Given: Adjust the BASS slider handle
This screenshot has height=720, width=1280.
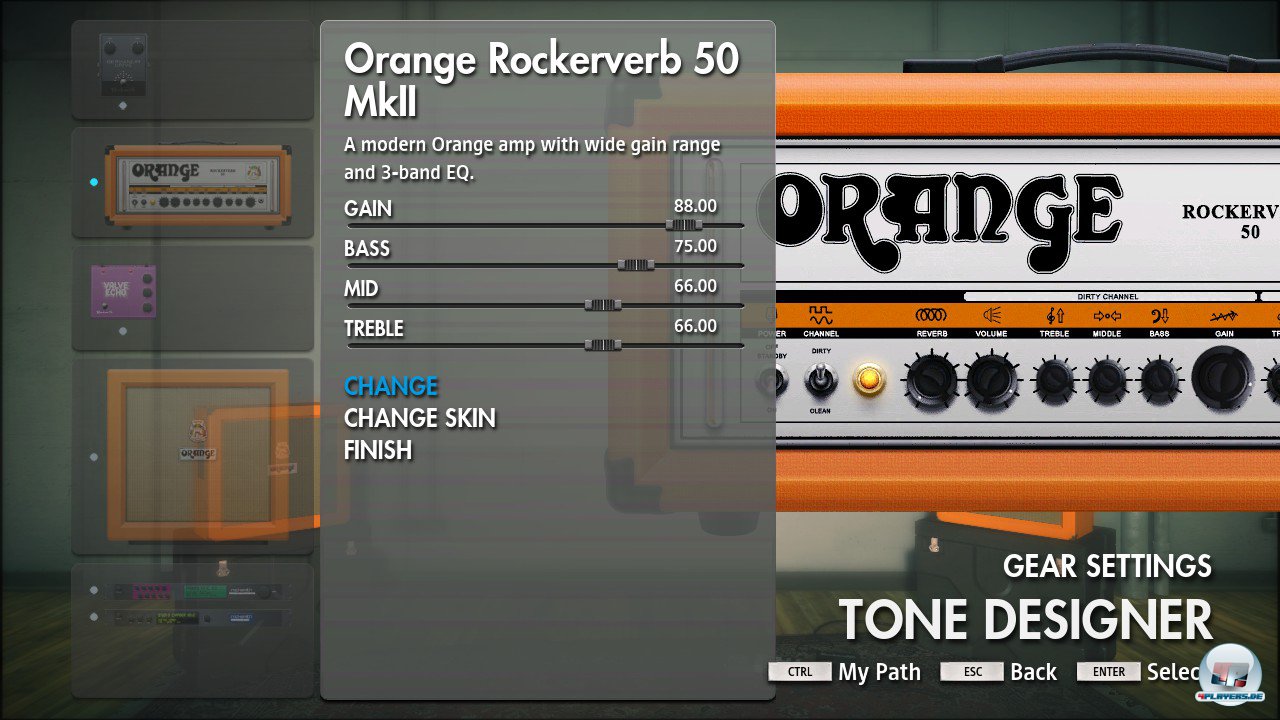Looking at the screenshot, I should point(635,265).
